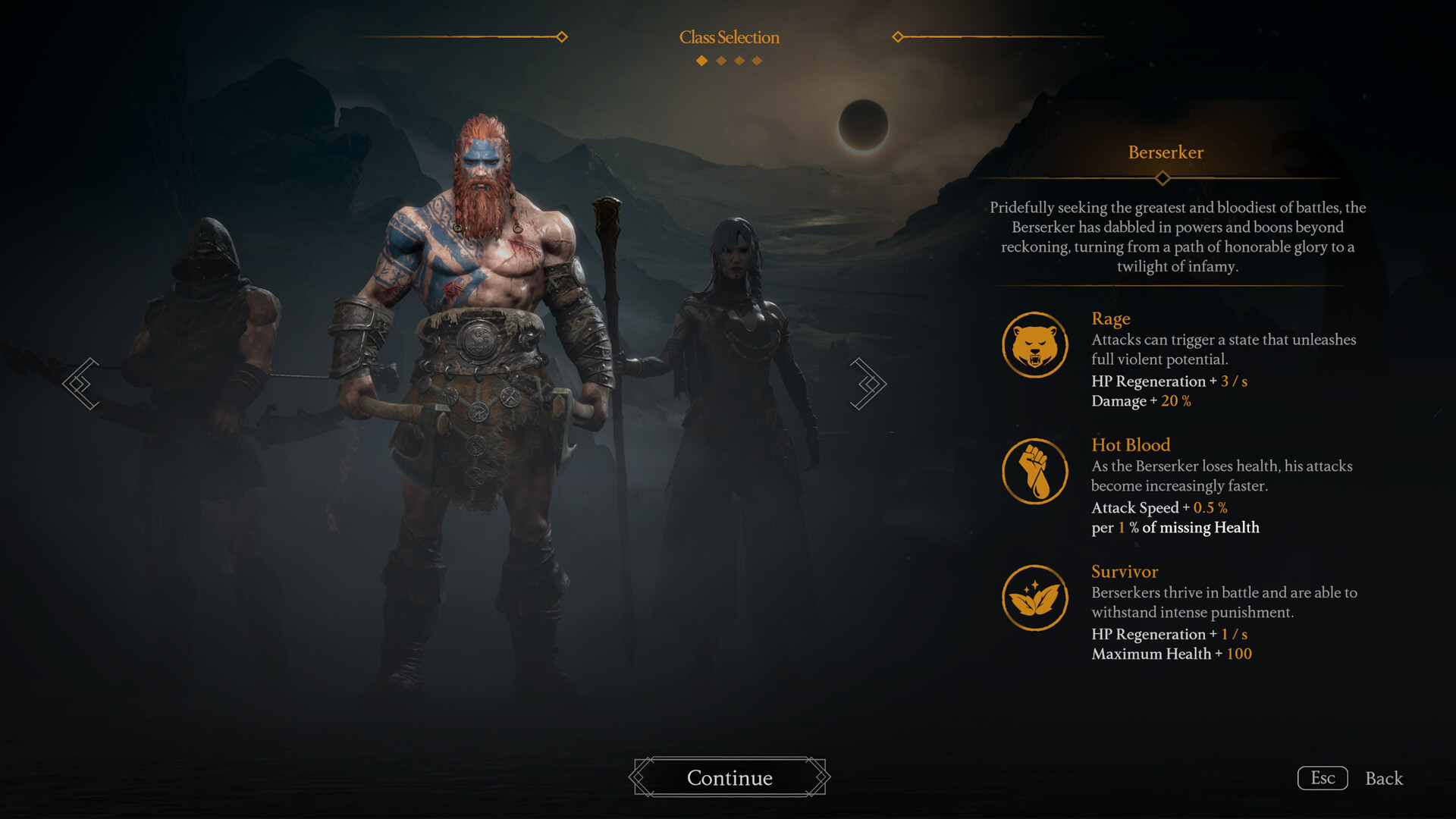Click the diamond on the left divider line
The image size is (1456, 819).
(562, 36)
